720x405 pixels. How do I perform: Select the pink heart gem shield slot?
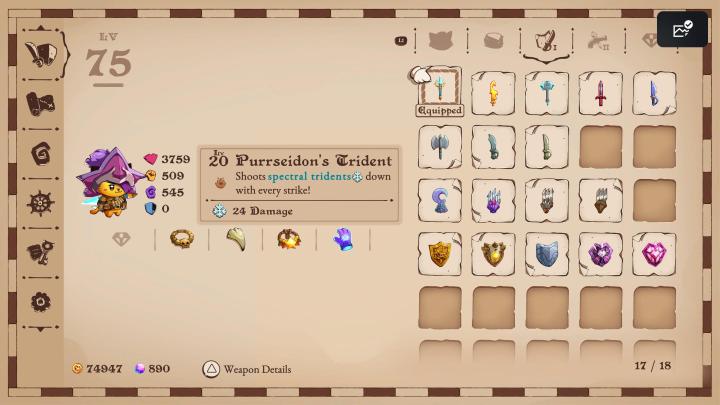click(654, 254)
